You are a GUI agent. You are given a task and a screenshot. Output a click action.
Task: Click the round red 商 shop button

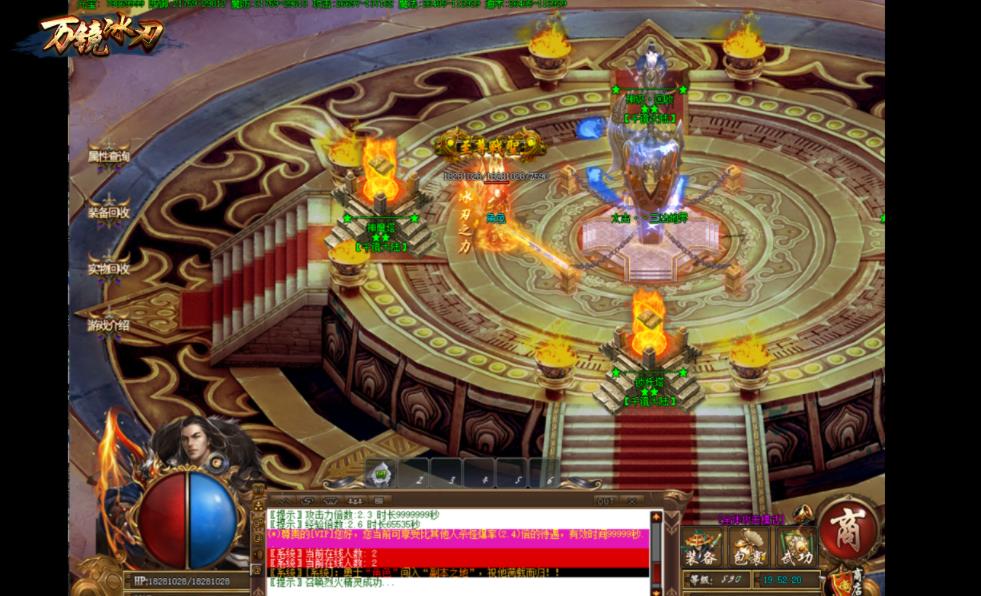point(848,527)
